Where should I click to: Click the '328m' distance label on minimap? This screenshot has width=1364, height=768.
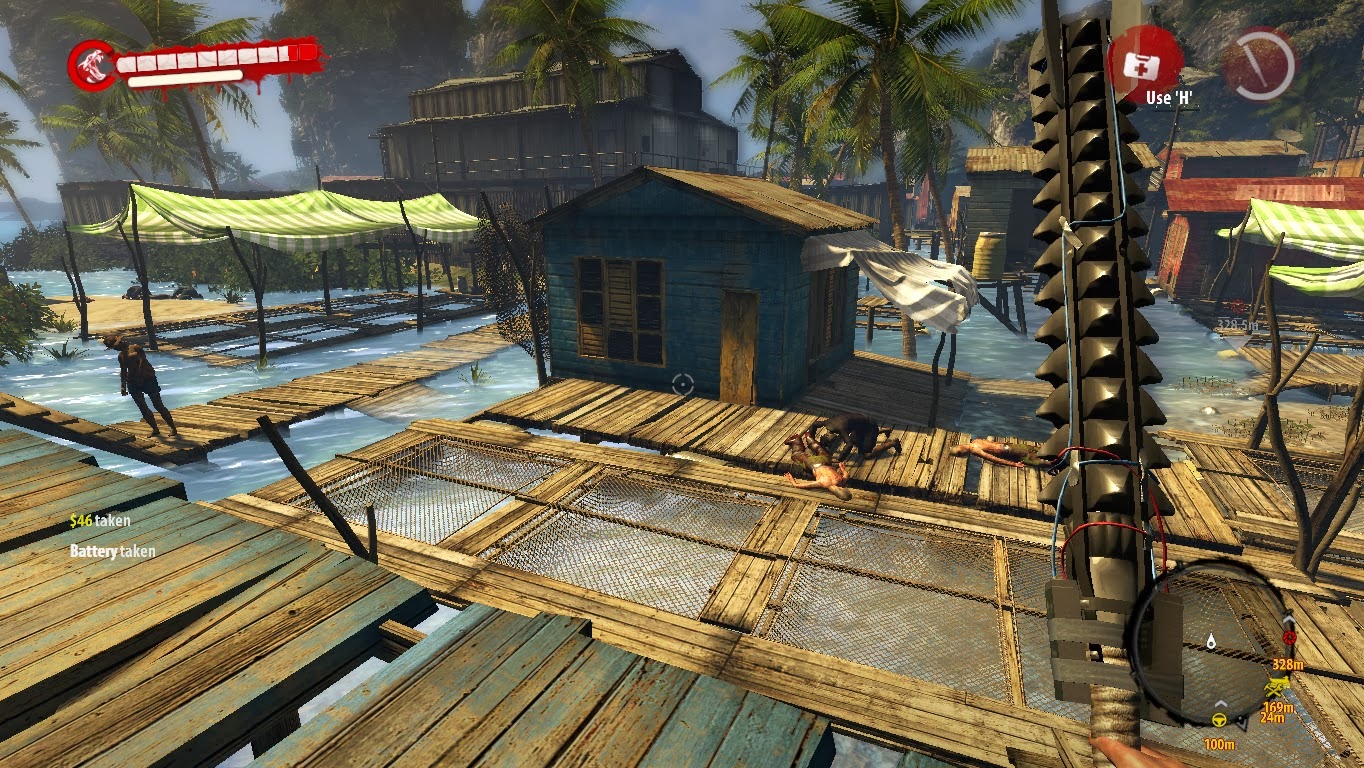(x=1287, y=664)
